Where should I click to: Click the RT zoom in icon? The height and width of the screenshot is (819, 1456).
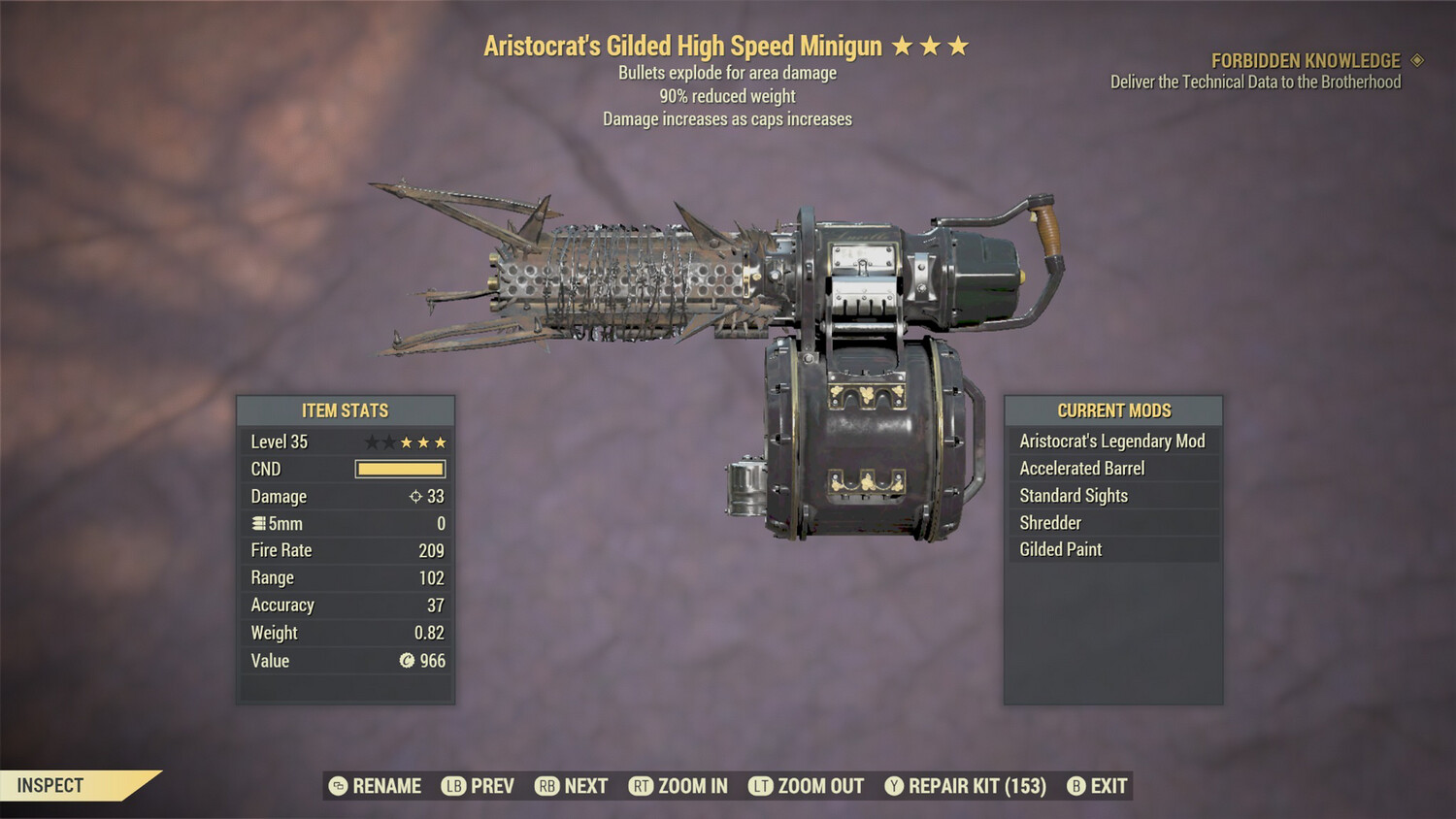coord(642,786)
